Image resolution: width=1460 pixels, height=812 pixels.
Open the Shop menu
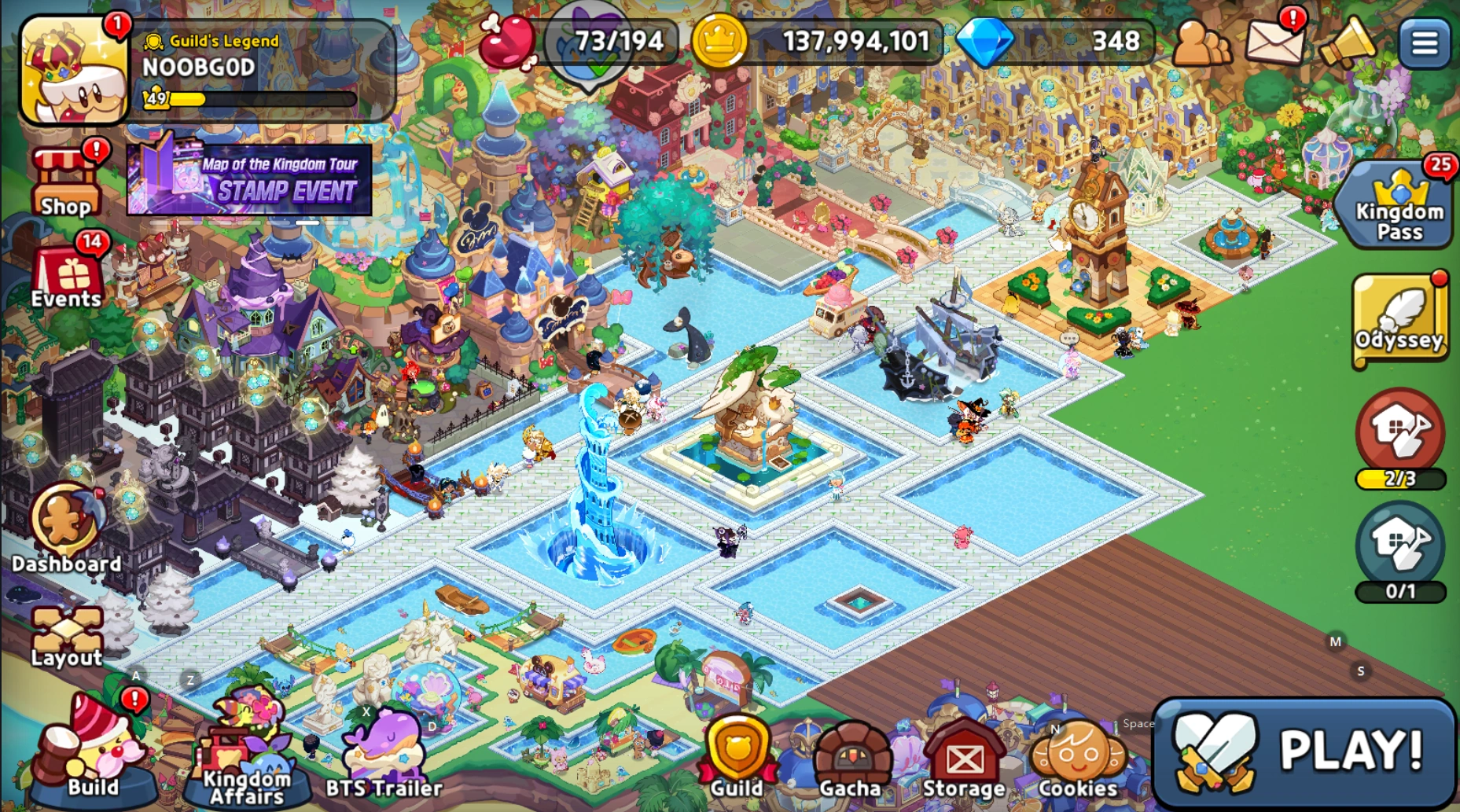(x=66, y=179)
